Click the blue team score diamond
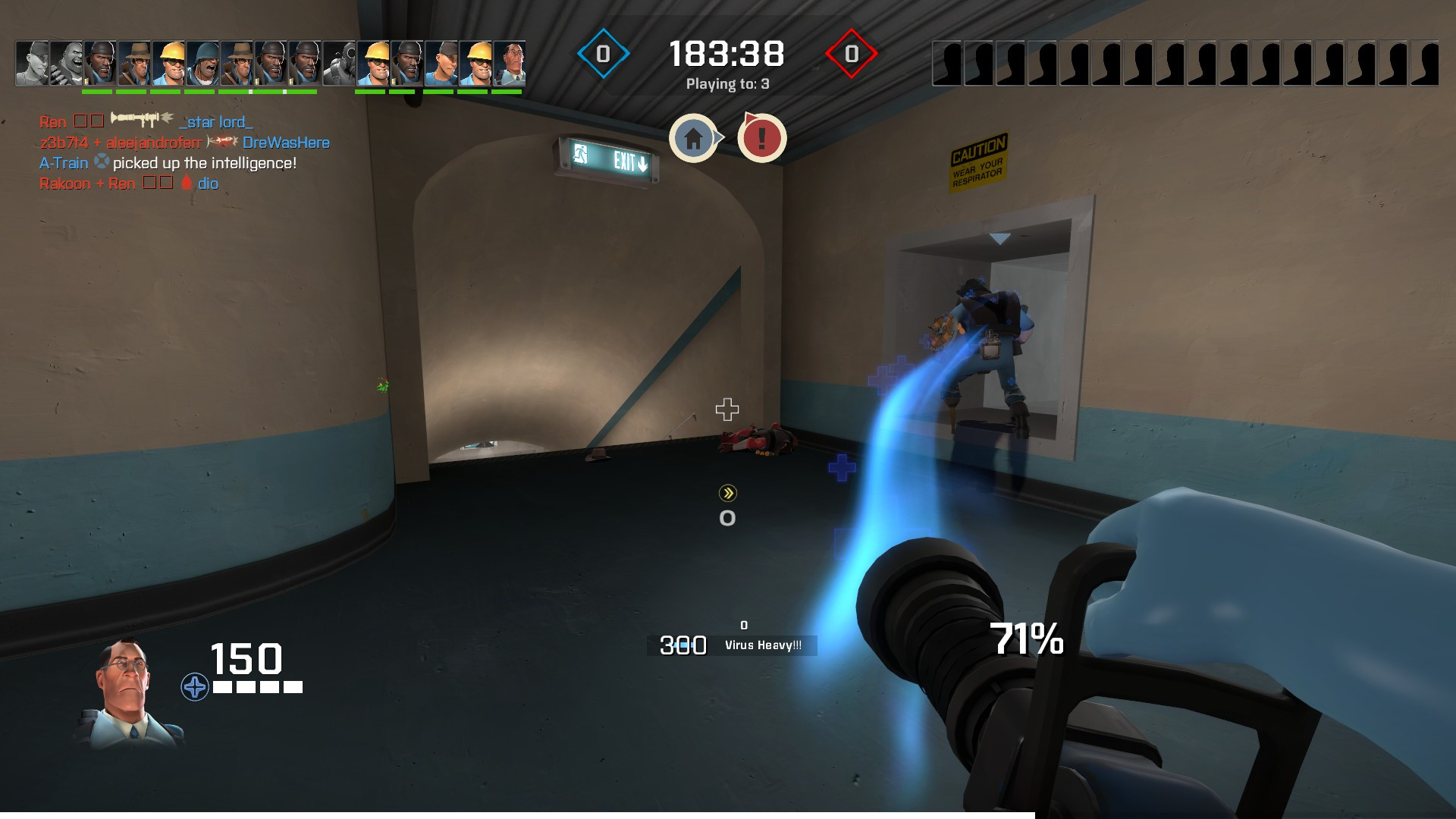 (x=603, y=54)
